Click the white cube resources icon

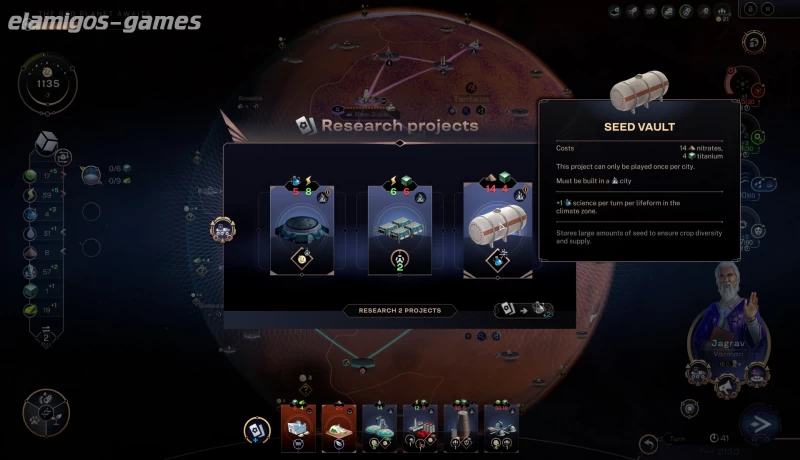point(45,141)
